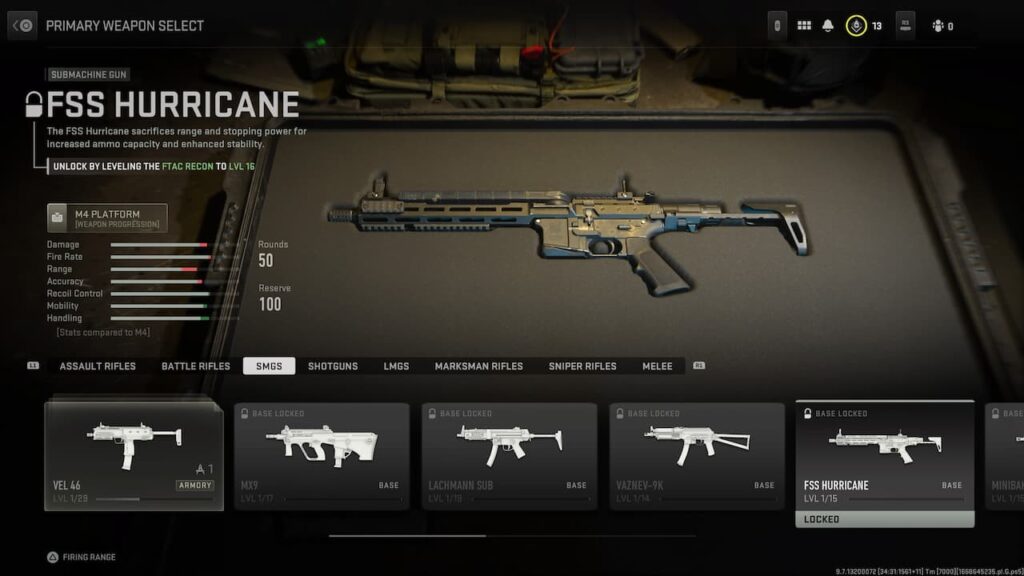Open the M4 Platform weapon progression
The width and height of the screenshot is (1024, 576).
click(x=107, y=218)
